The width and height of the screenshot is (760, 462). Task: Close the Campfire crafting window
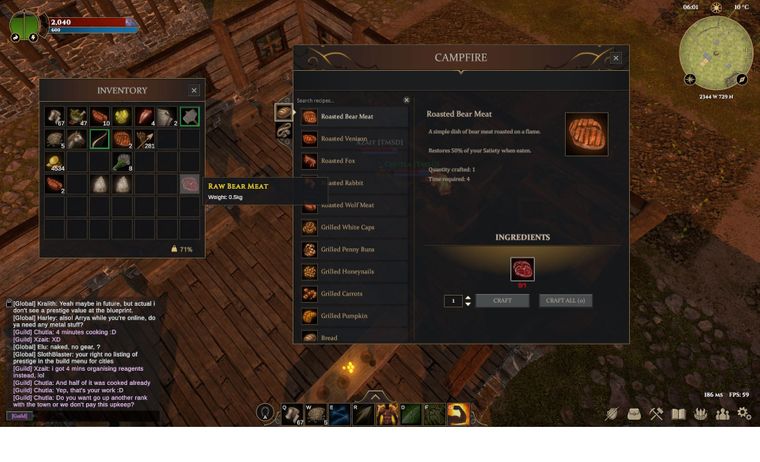616,58
